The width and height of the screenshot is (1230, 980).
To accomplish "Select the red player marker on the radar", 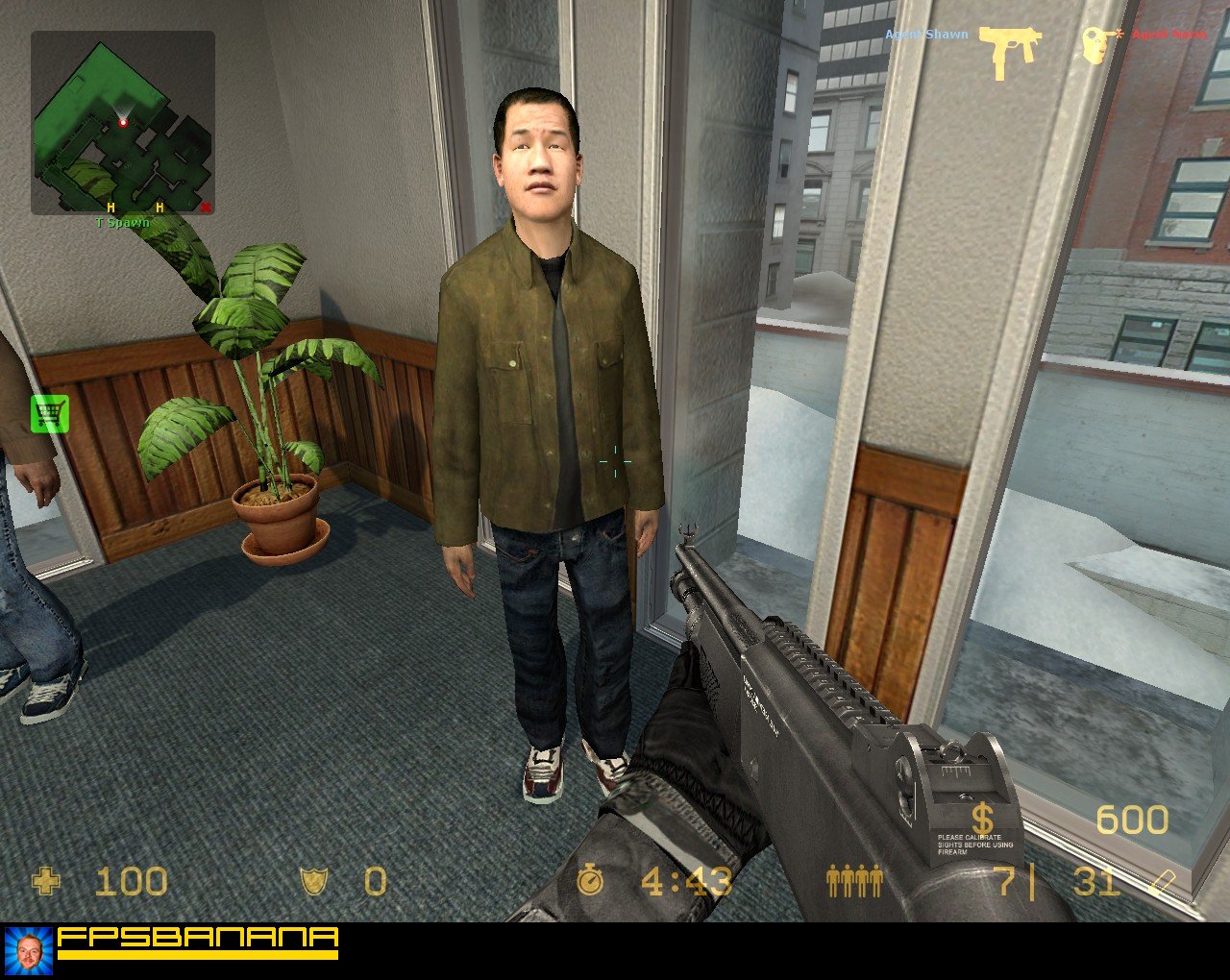I will point(123,122).
